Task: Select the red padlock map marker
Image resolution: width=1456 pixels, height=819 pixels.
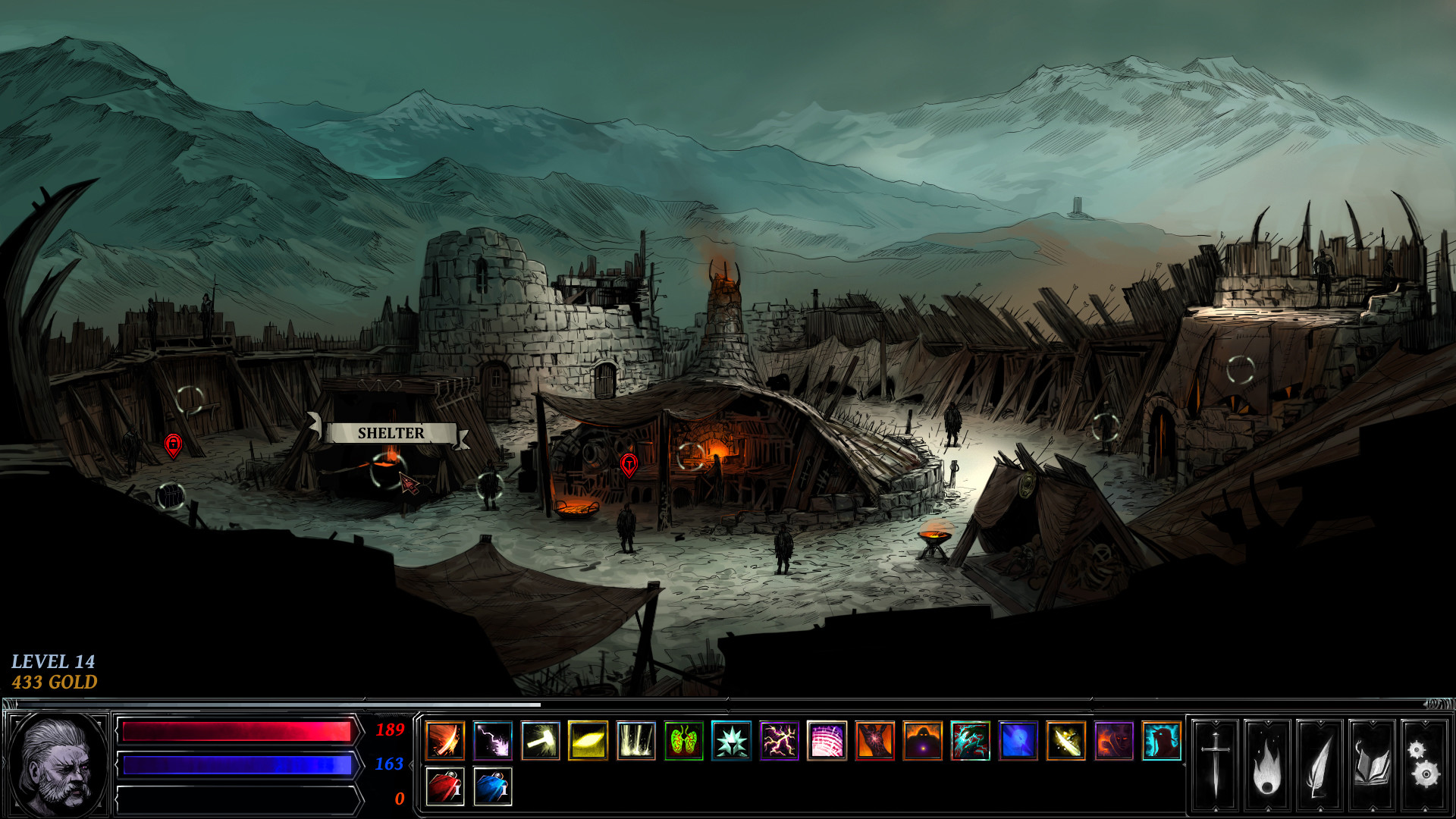Action: (173, 444)
